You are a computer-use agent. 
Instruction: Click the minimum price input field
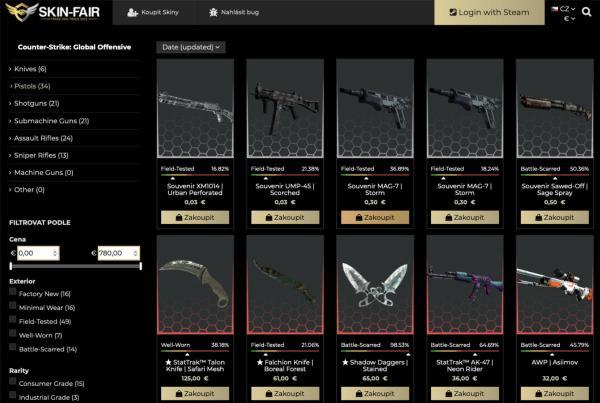[x=38, y=253]
